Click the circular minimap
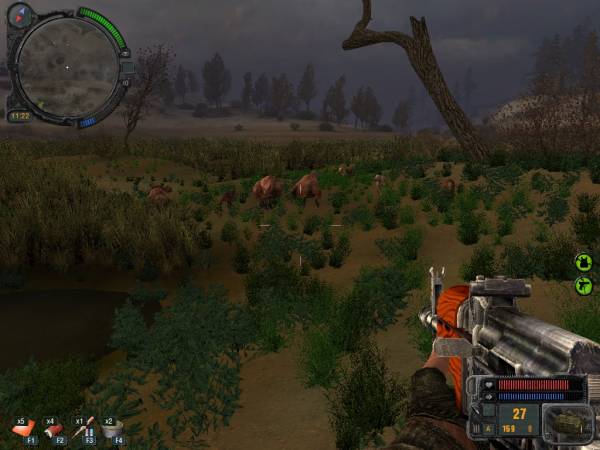 [x=67, y=67]
